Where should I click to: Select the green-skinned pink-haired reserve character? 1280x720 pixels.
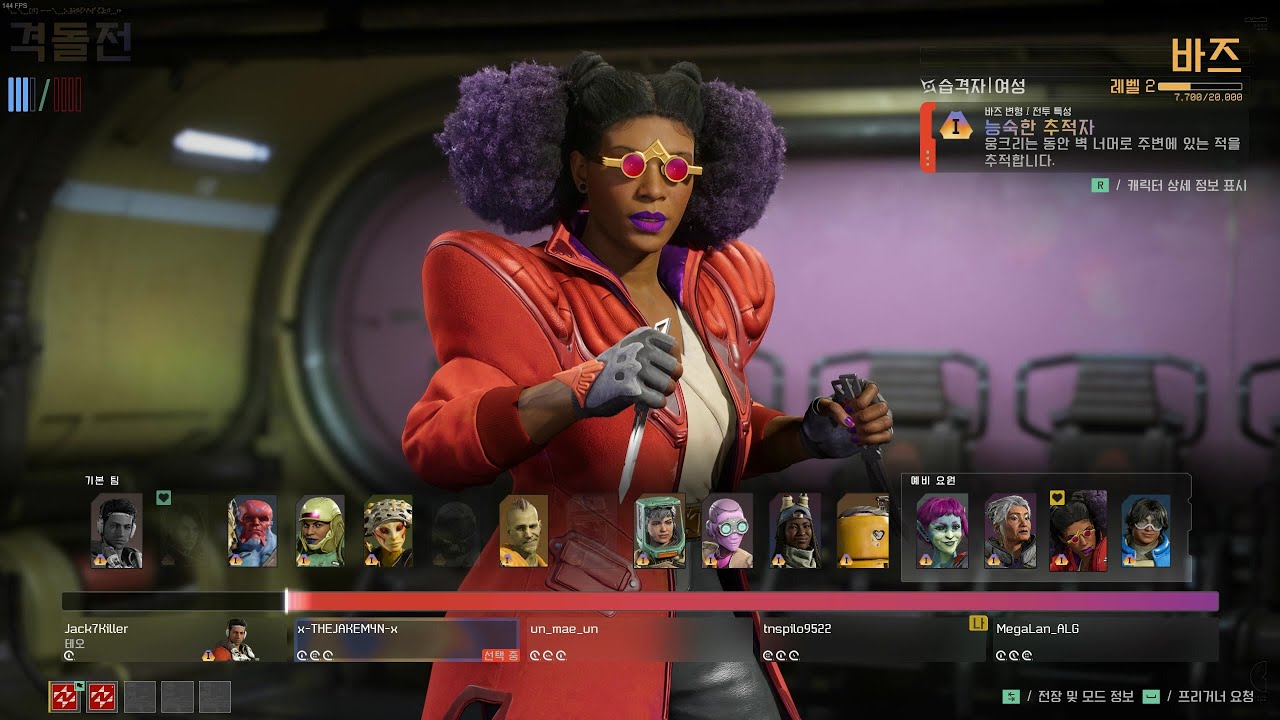coord(942,531)
